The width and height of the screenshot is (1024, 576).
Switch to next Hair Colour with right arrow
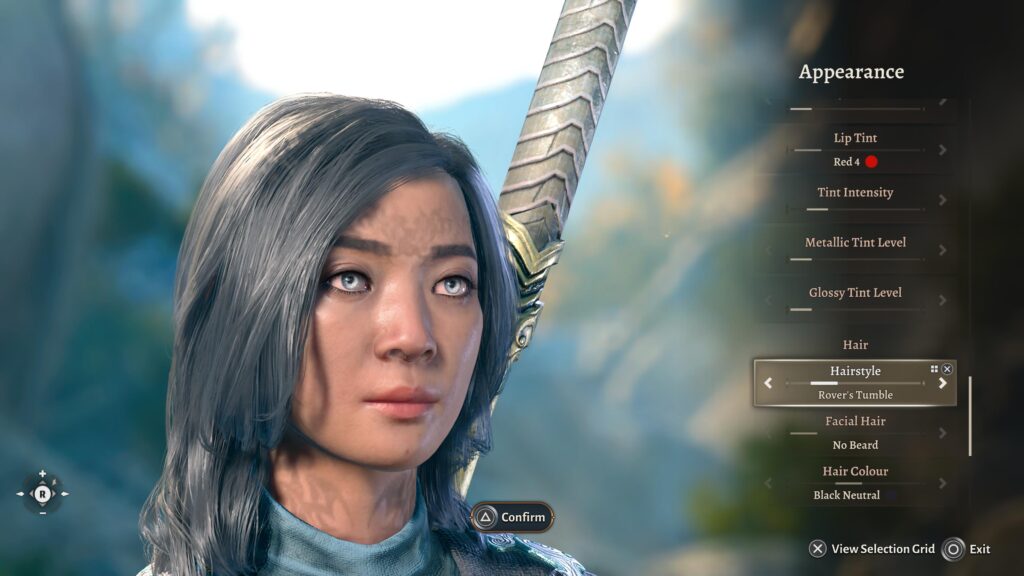pos(942,483)
